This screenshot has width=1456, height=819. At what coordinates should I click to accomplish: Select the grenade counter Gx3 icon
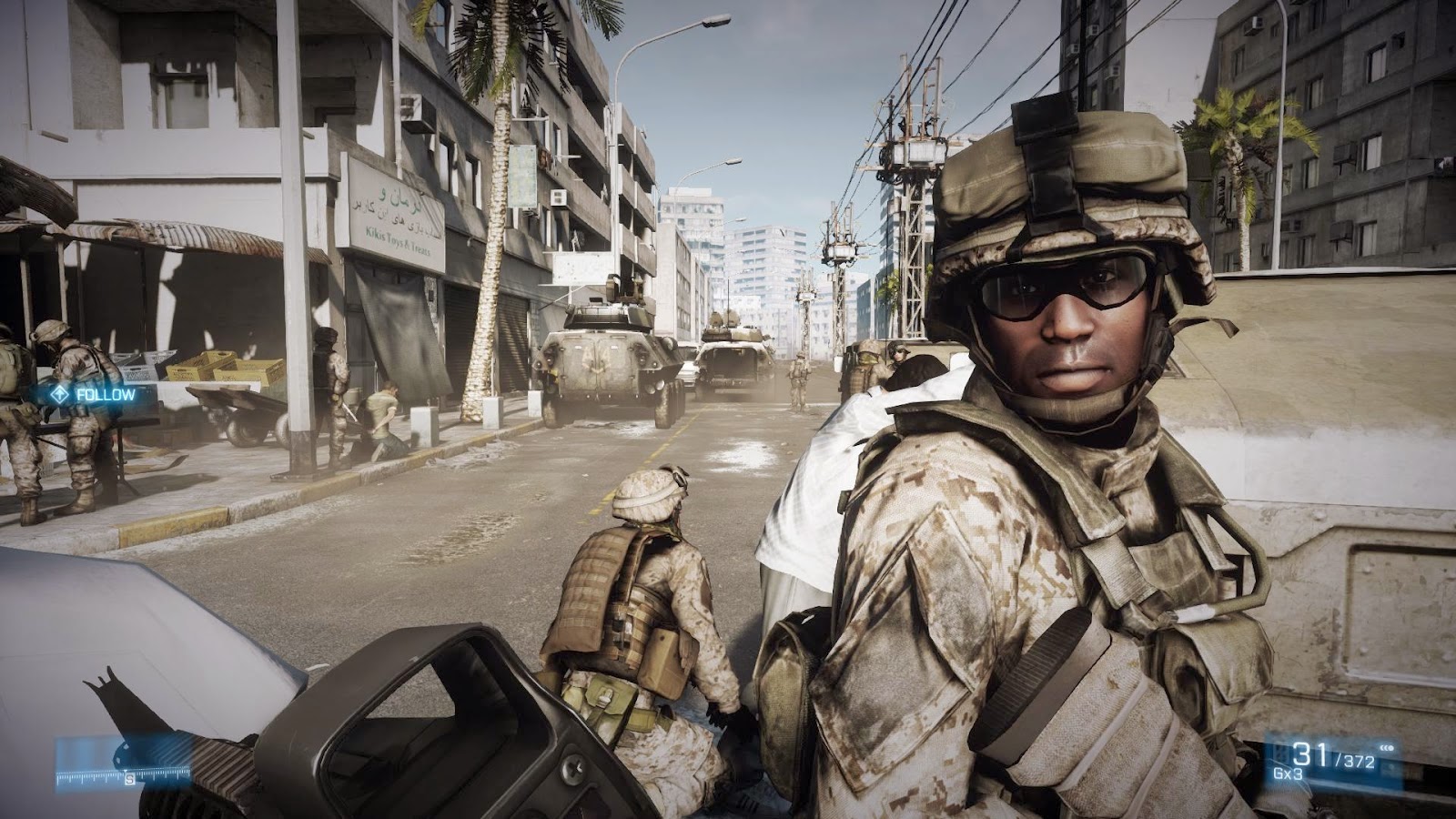1289,773
